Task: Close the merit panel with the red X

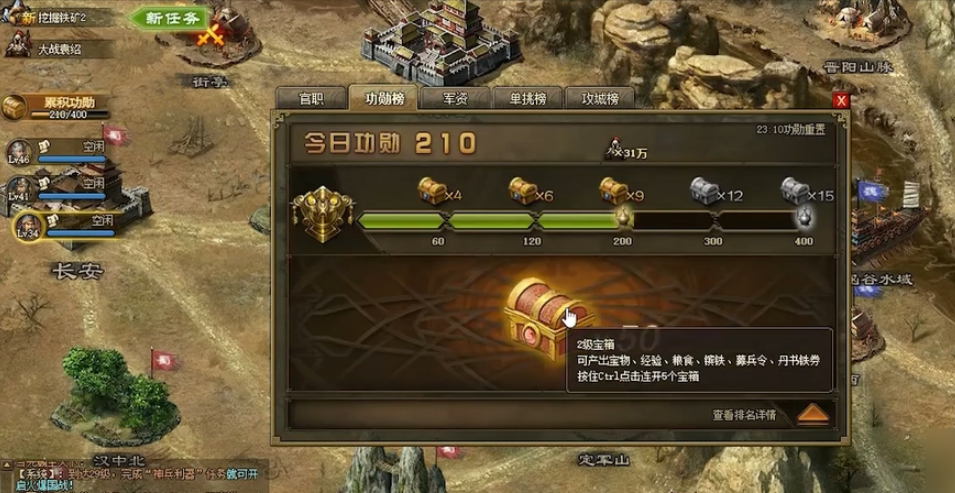Action: (x=841, y=100)
